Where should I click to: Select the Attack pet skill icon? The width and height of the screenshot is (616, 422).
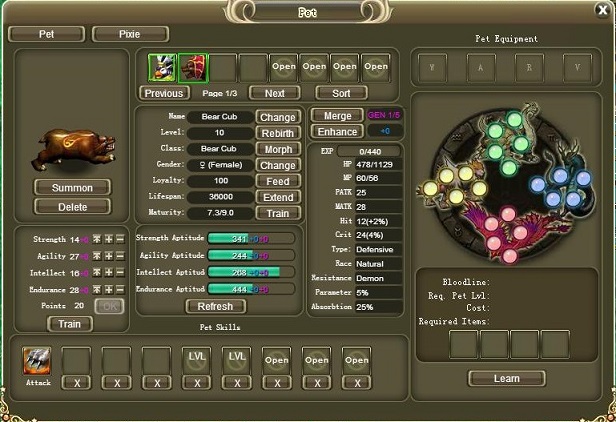[36, 358]
